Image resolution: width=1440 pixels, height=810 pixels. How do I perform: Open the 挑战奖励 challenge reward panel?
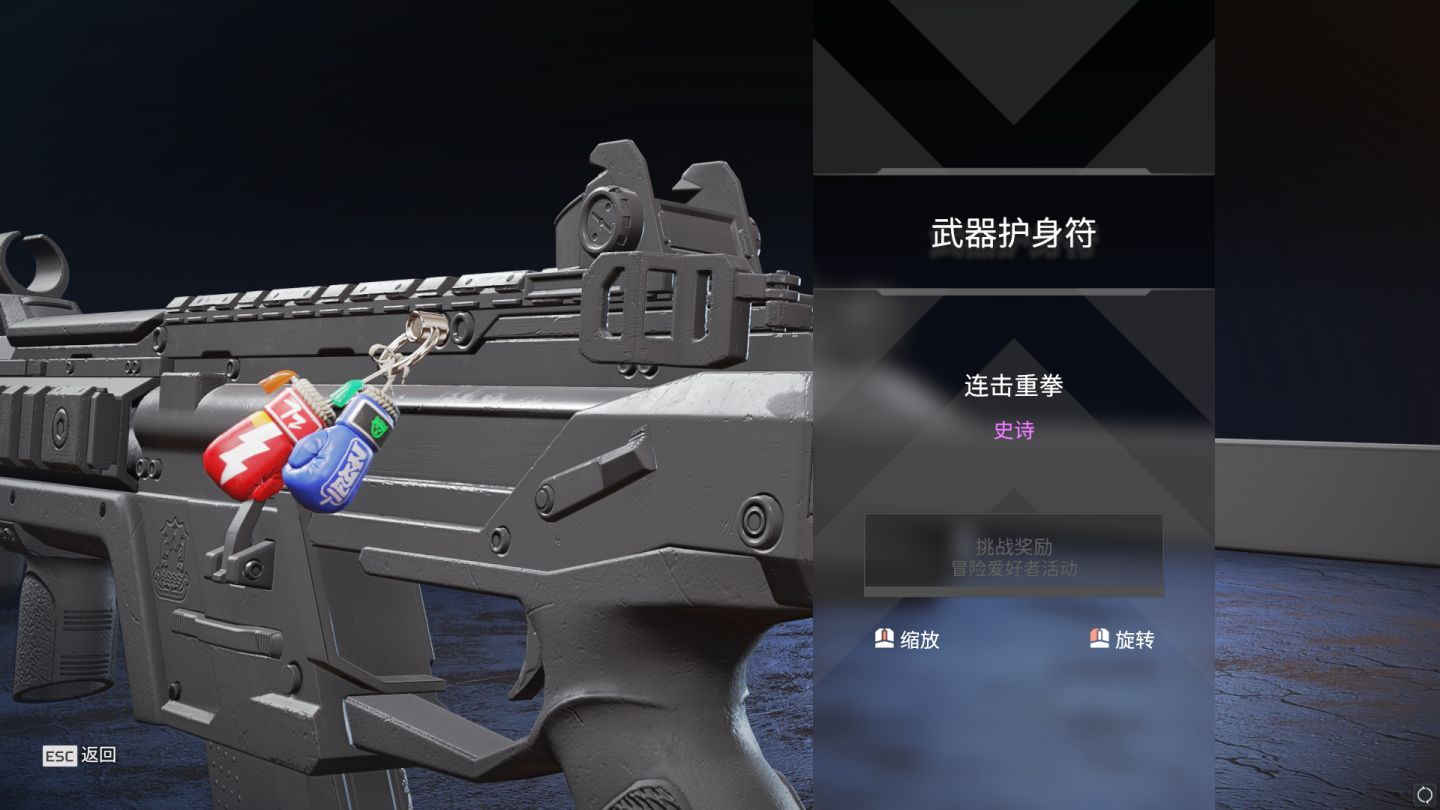[x=1013, y=545]
